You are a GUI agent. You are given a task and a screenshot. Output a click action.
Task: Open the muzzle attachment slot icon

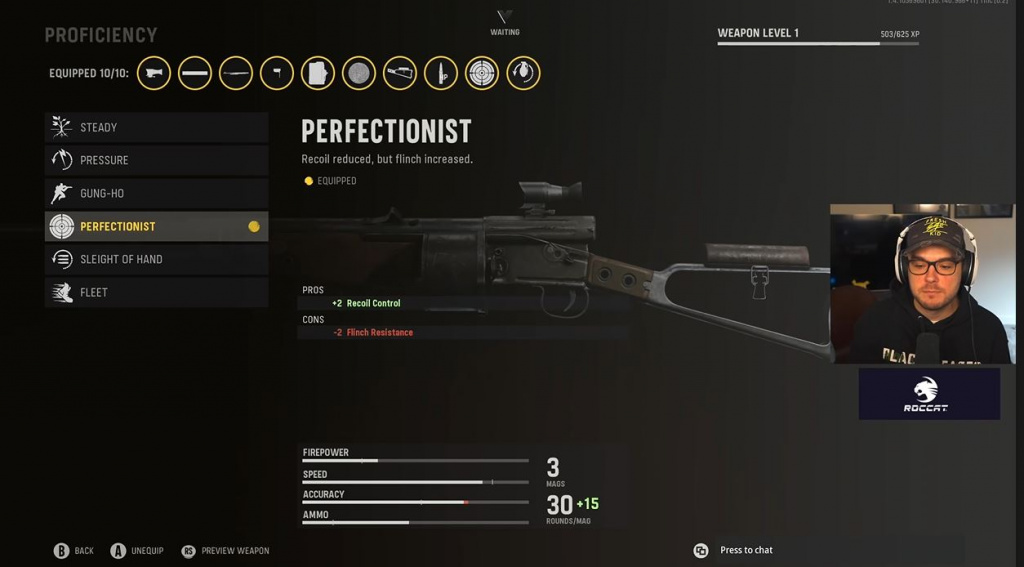(x=154, y=73)
